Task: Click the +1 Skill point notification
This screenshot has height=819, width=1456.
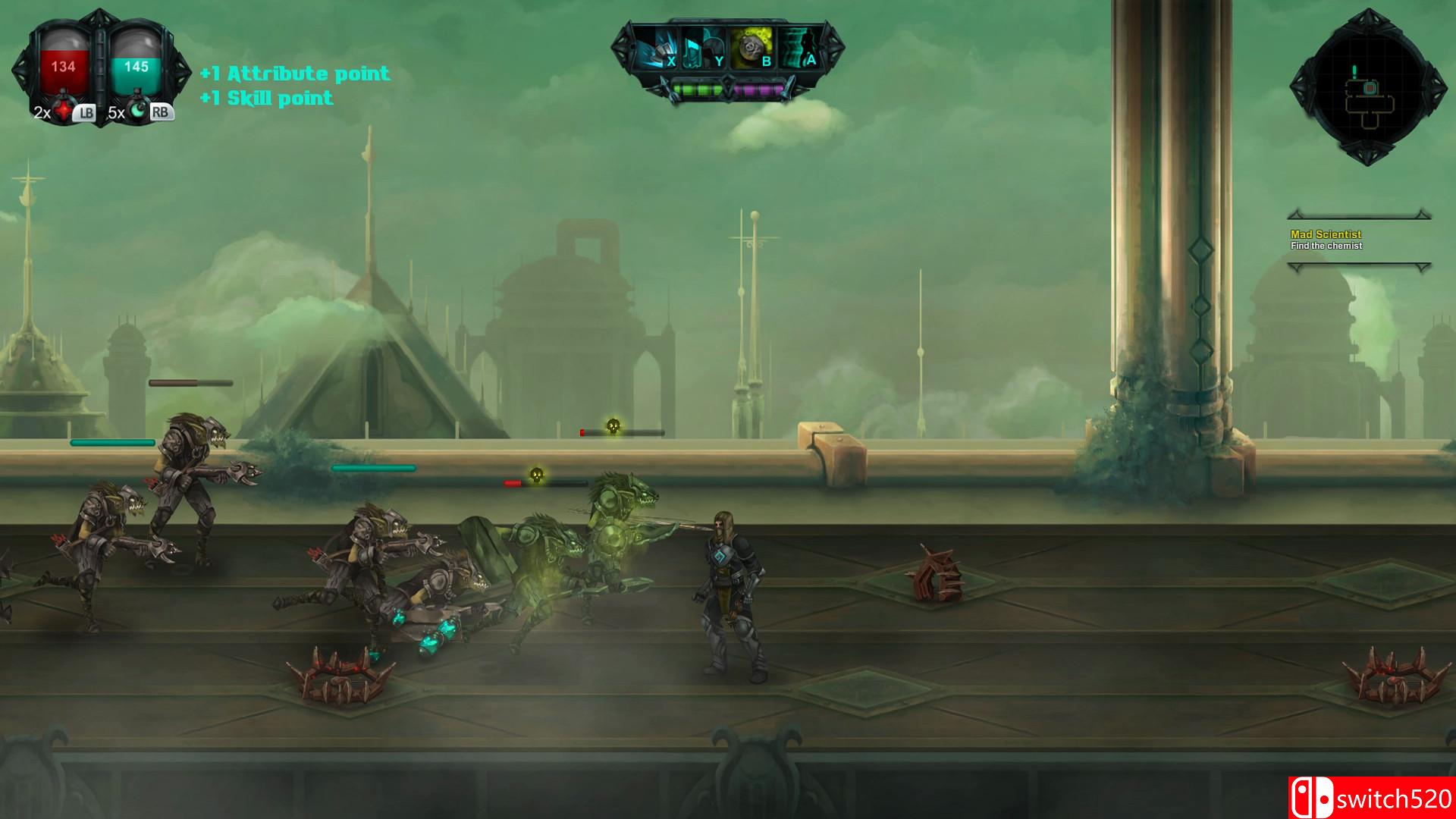Action: [x=266, y=98]
